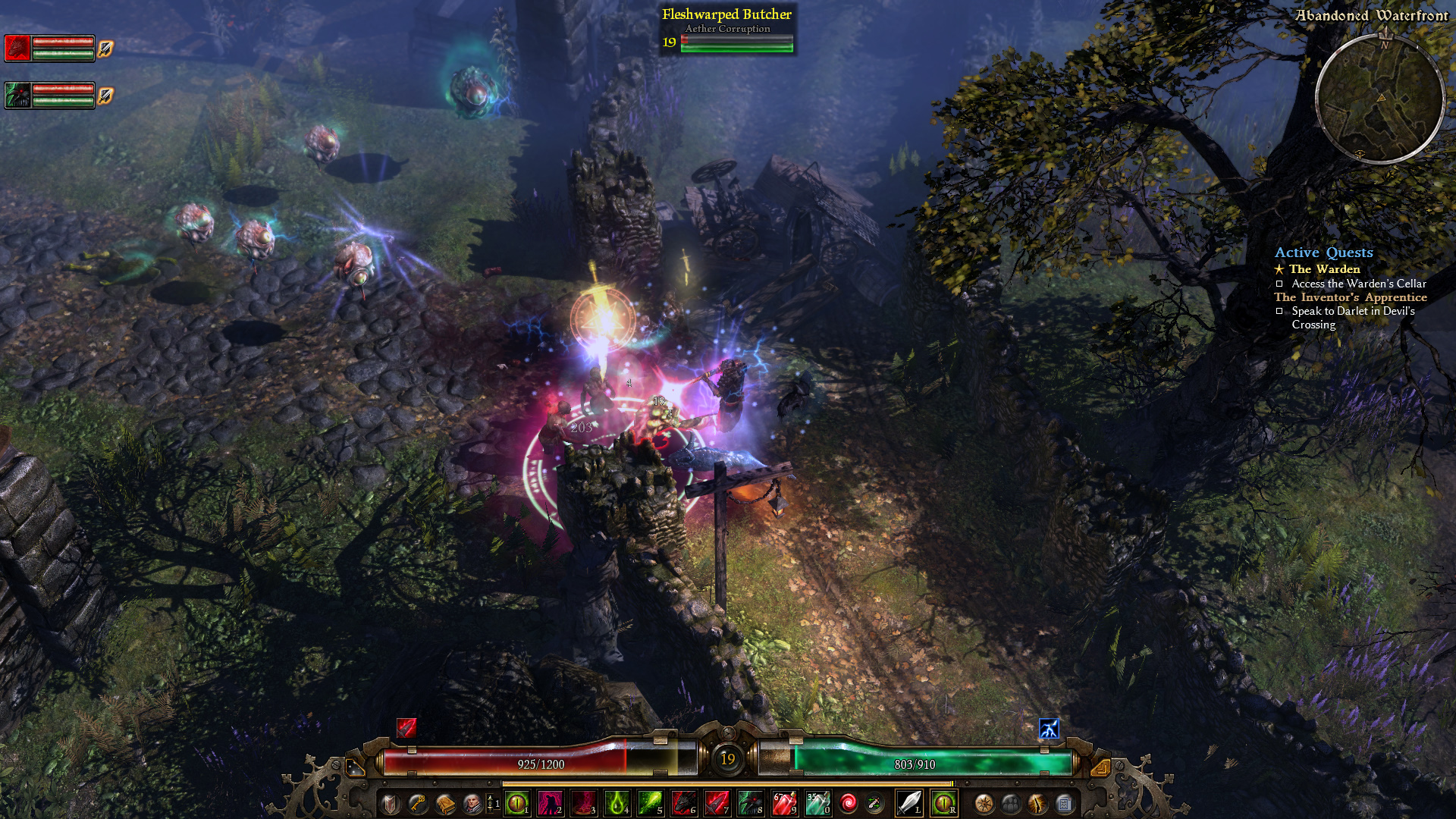Viewport: 1456px width, 819px height.
Task: Summon the raven with slot 8 skill
Action: coord(750,802)
